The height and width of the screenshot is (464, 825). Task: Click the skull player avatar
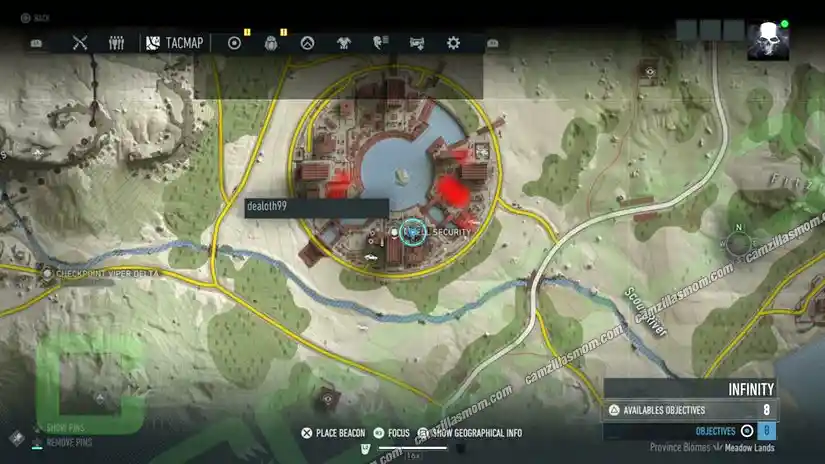point(767,42)
